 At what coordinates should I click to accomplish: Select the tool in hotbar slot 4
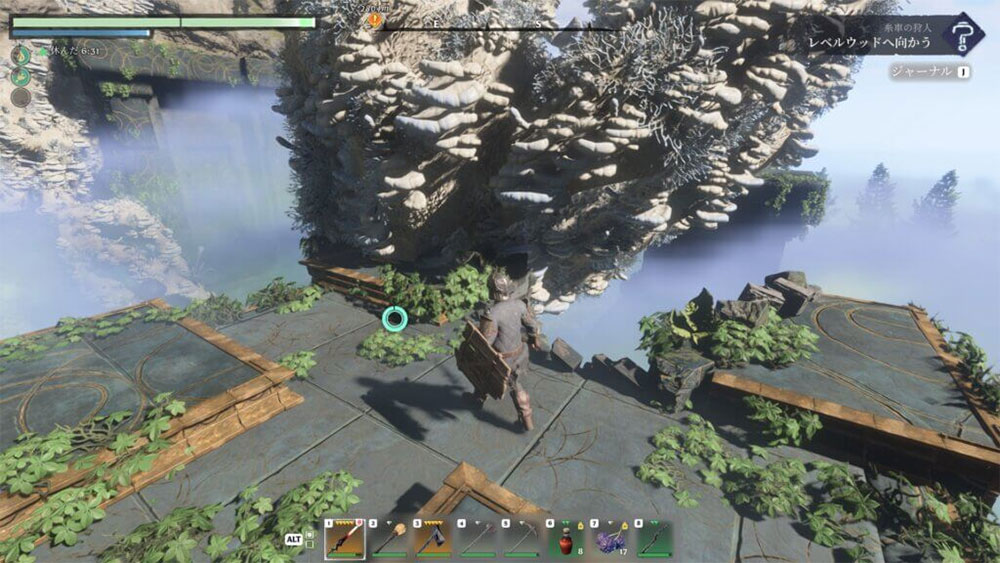coord(478,538)
